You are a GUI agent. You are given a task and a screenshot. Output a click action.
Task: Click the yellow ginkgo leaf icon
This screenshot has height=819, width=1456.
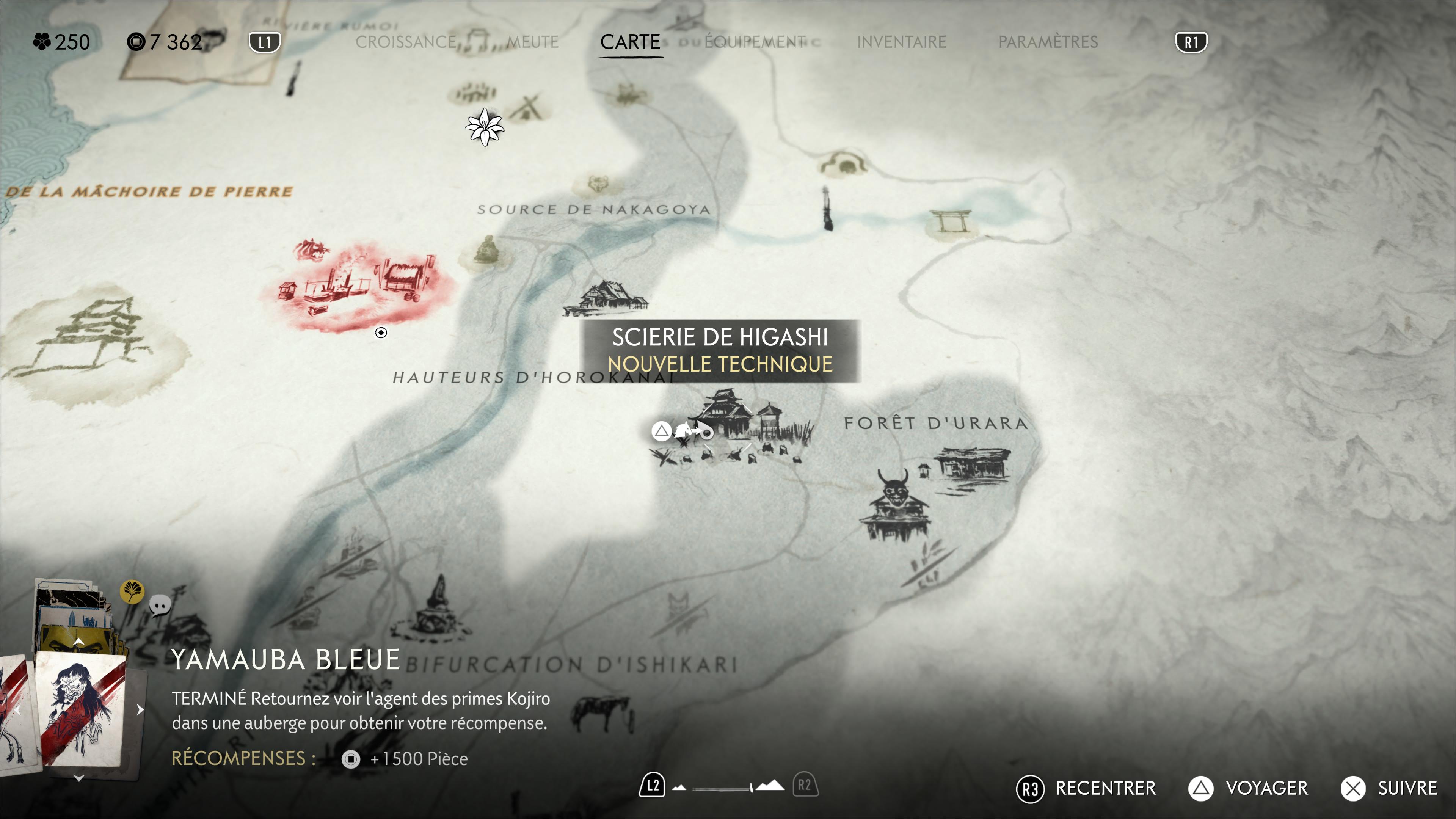132,592
